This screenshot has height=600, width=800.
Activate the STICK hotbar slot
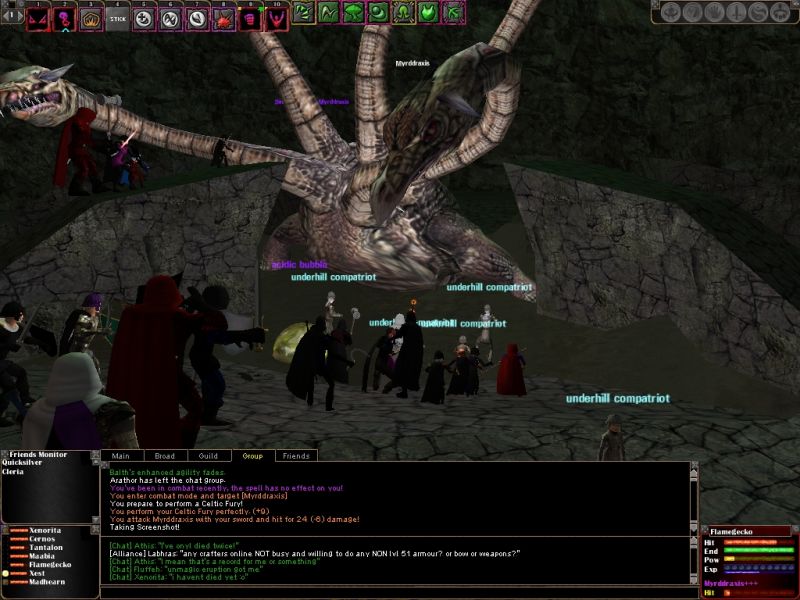(118, 17)
